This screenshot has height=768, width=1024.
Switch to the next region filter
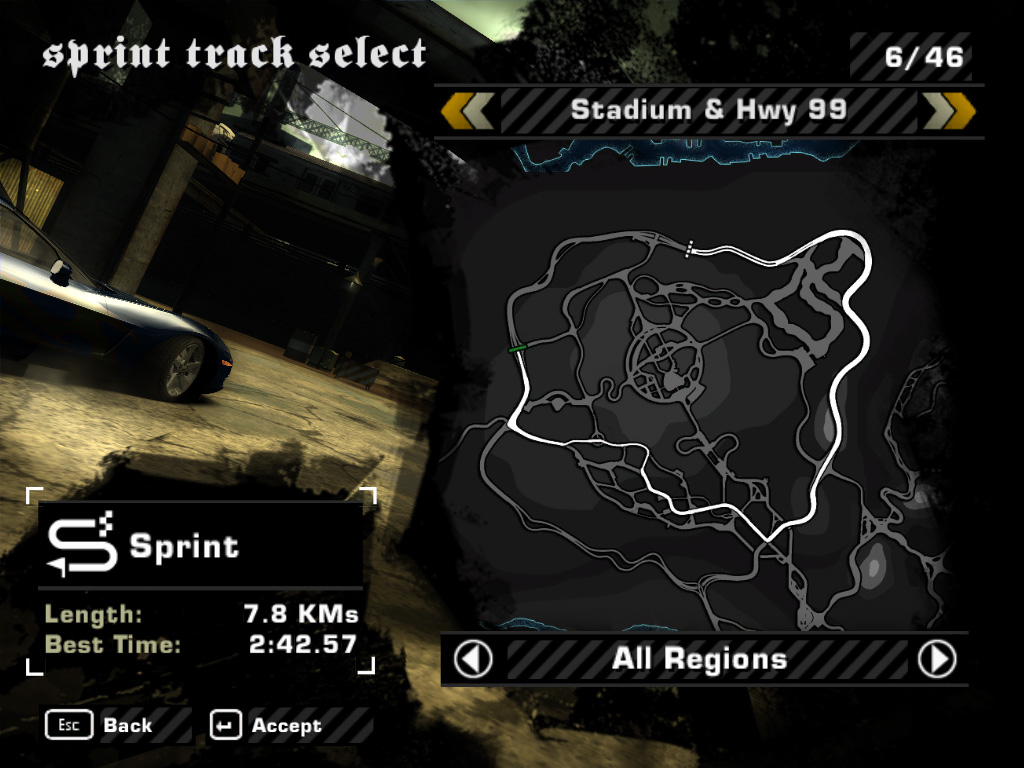[x=937, y=659]
